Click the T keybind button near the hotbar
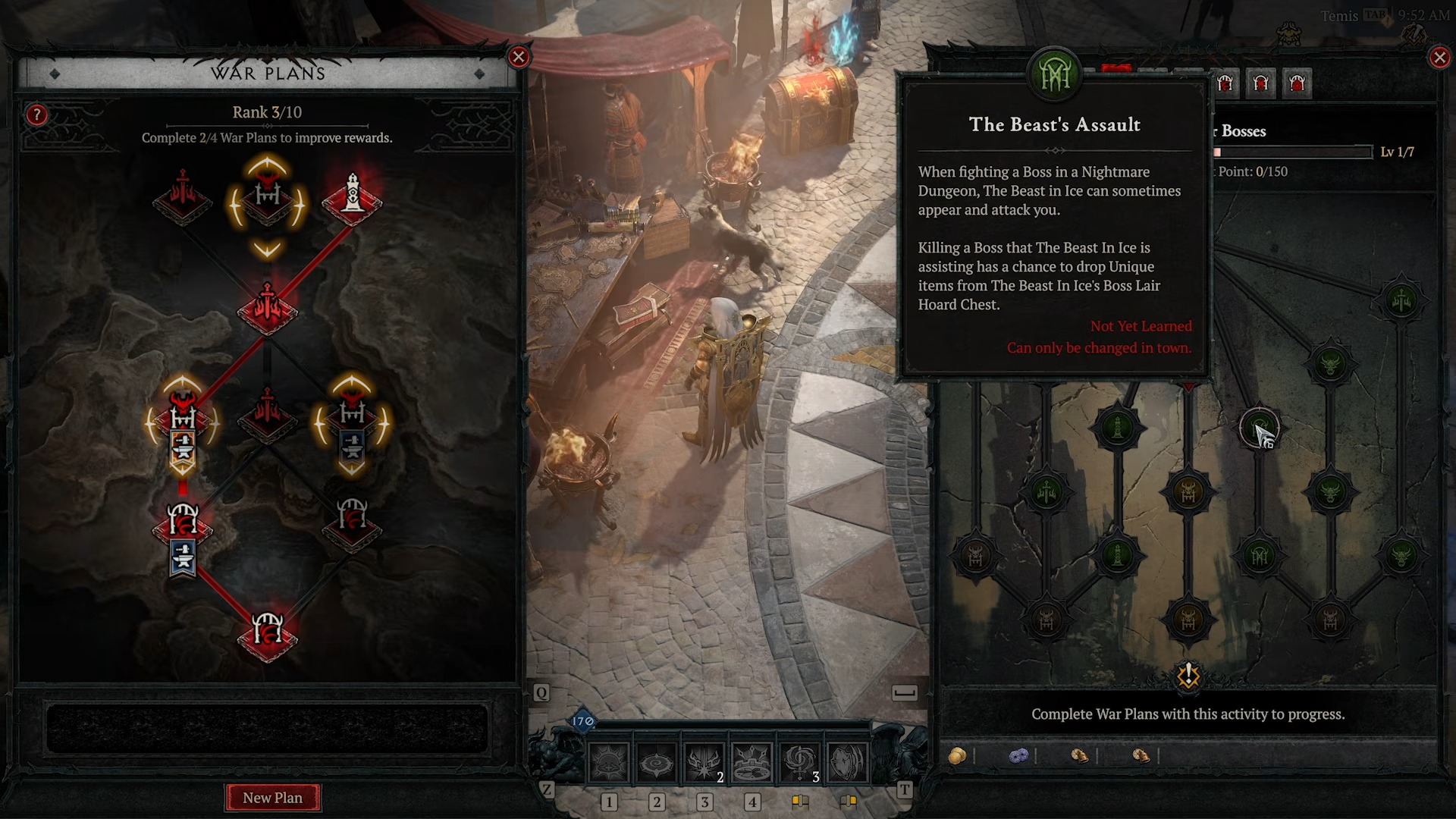This screenshot has height=819, width=1456. point(905,791)
